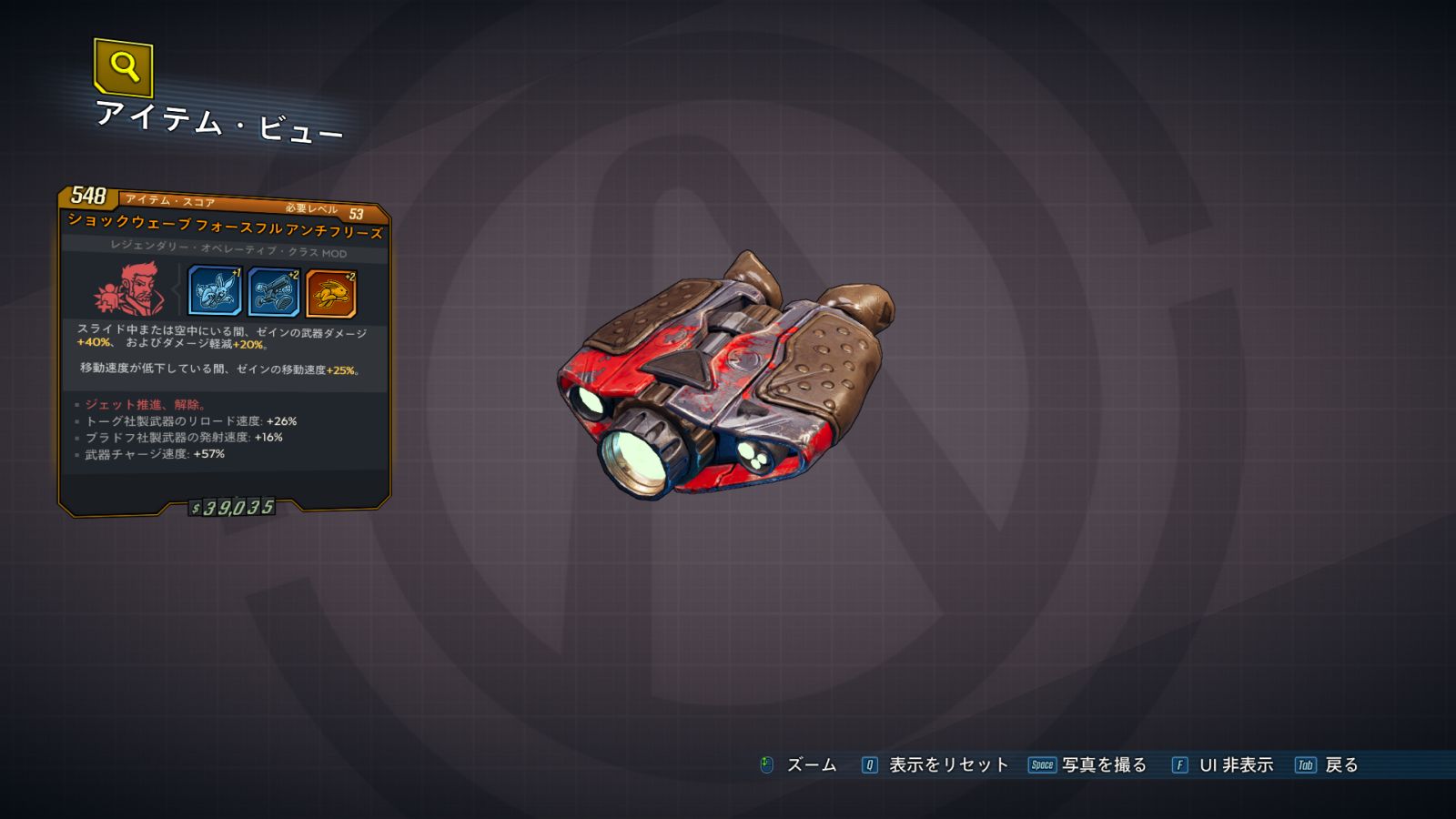This screenshot has height=819, width=1456.
Task: Click the blue gun-and-wheels skill icon
Action: click(273, 292)
